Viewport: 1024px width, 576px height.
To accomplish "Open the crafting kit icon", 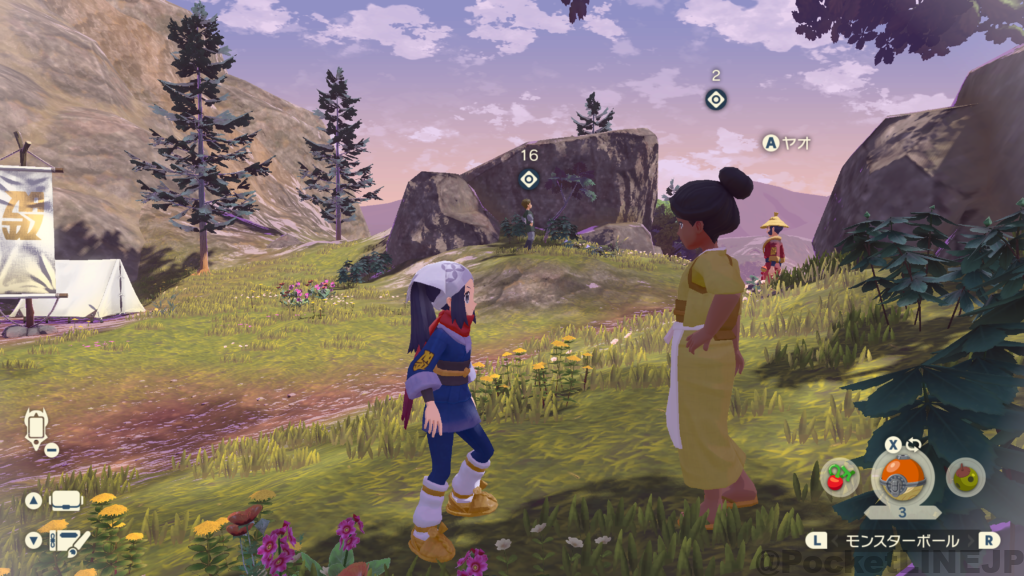I will 68,541.
